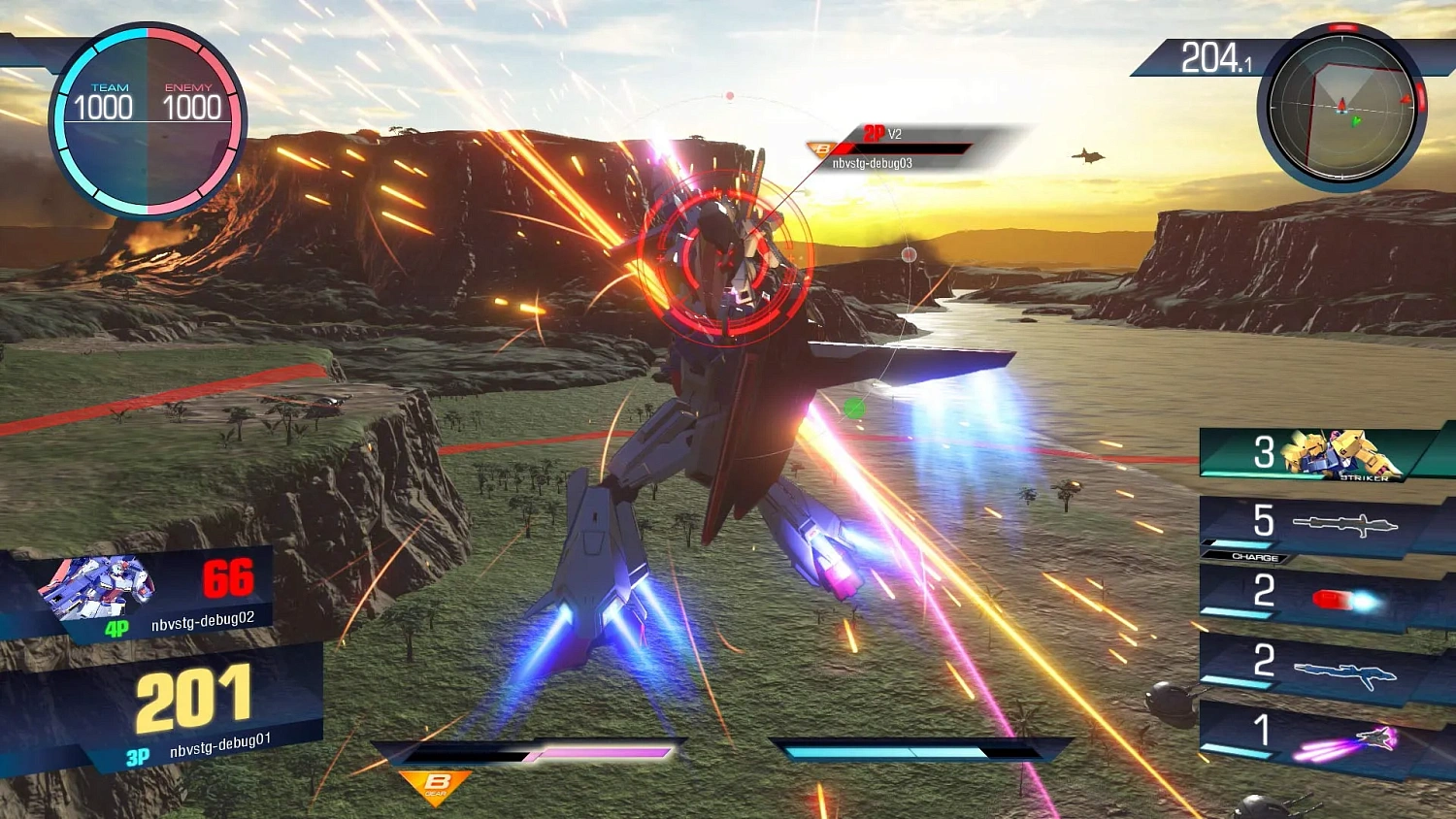The height and width of the screenshot is (819, 1456).
Task: Toggle the green 4P player indicator
Action: (x=118, y=629)
